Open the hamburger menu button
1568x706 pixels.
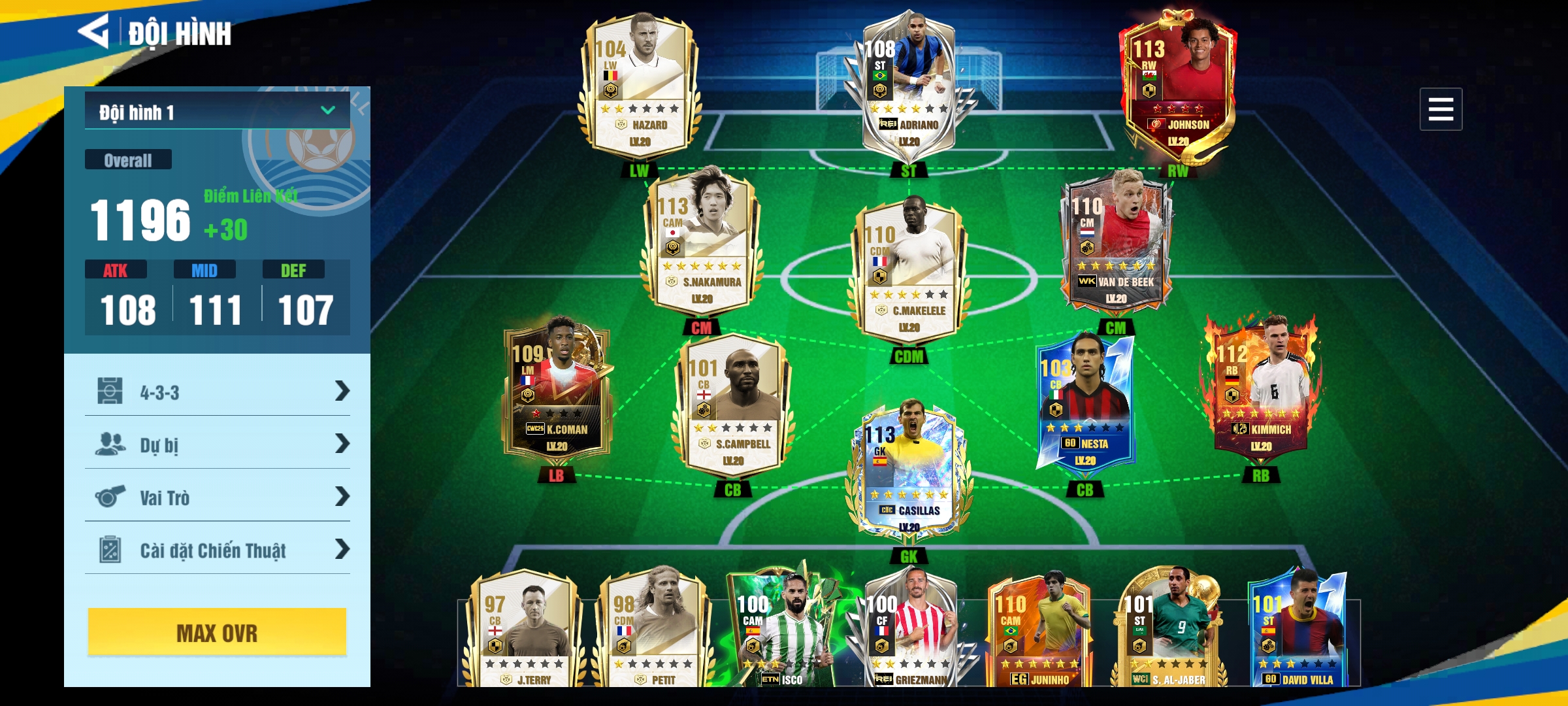click(x=1440, y=109)
